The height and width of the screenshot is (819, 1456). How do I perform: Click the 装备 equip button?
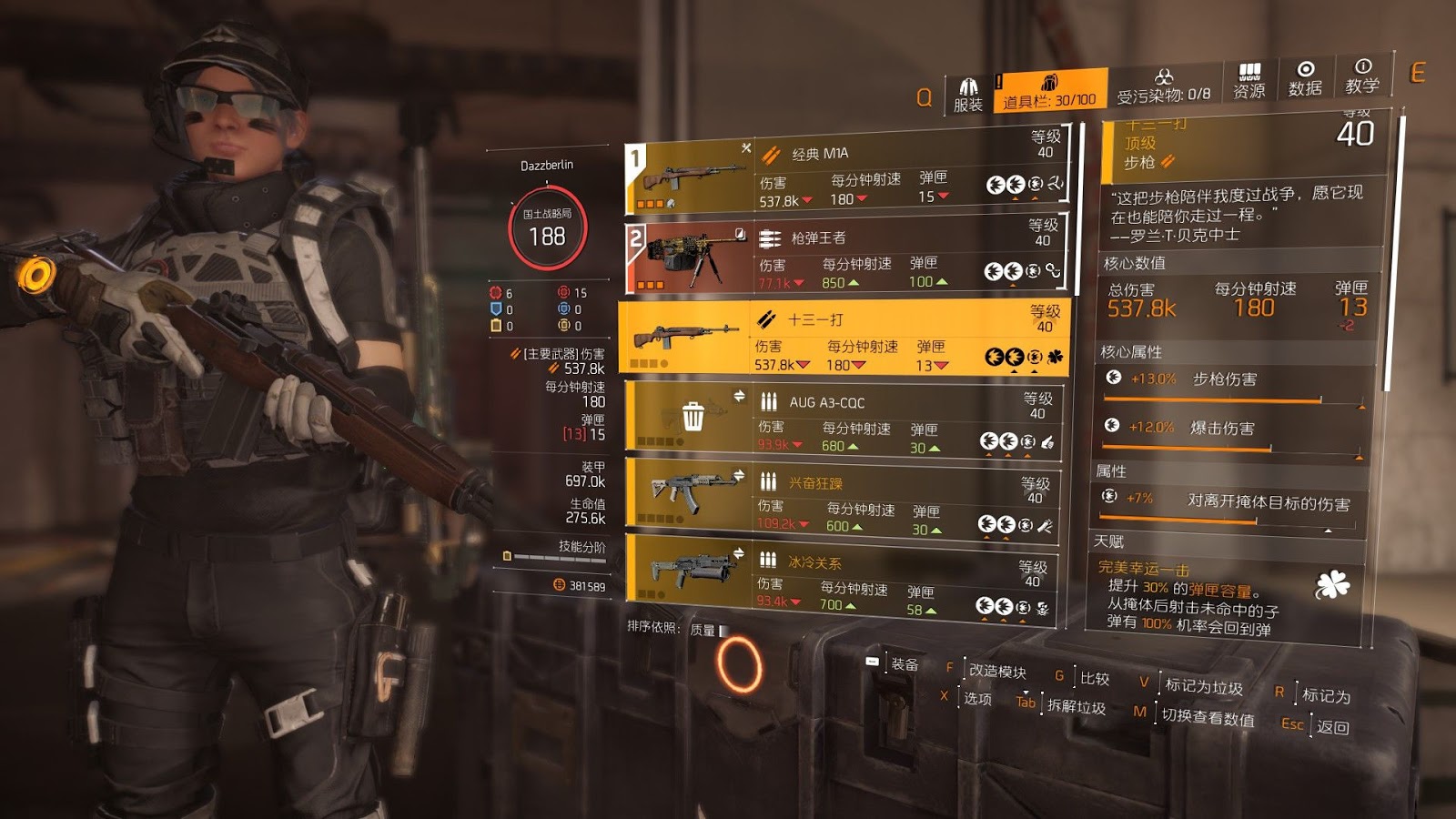[904, 664]
